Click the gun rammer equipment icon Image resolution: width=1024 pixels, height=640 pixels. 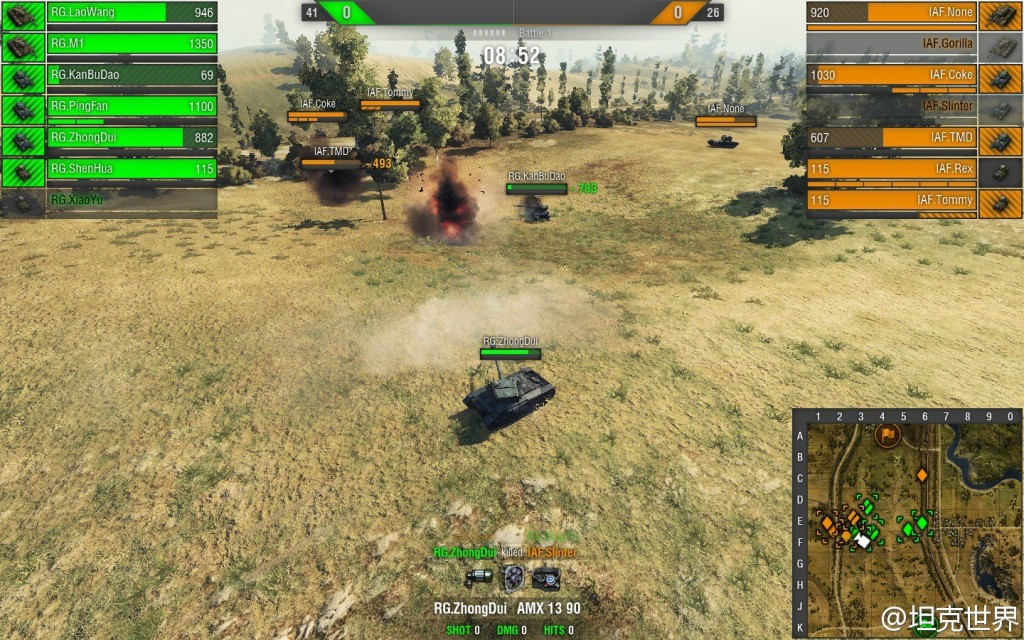click(x=478, y=577)
